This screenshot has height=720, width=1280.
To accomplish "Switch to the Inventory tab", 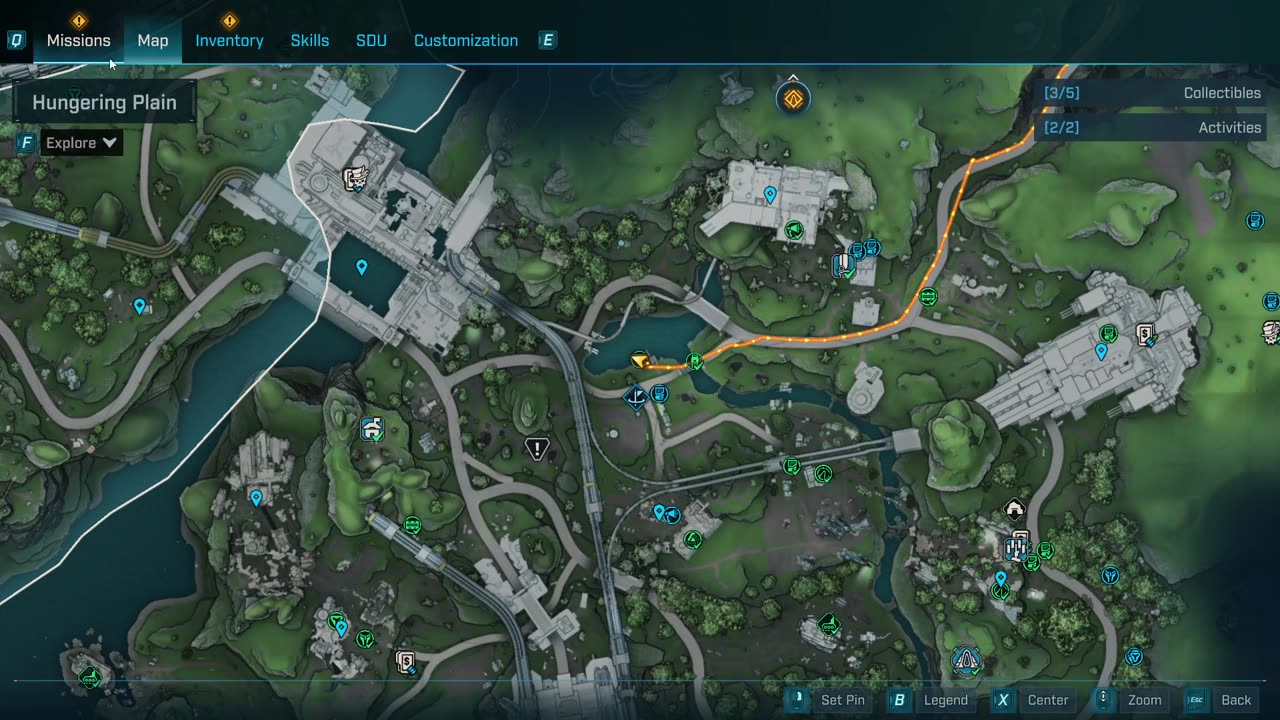I will pyautogui.click(x=229, y=40).
